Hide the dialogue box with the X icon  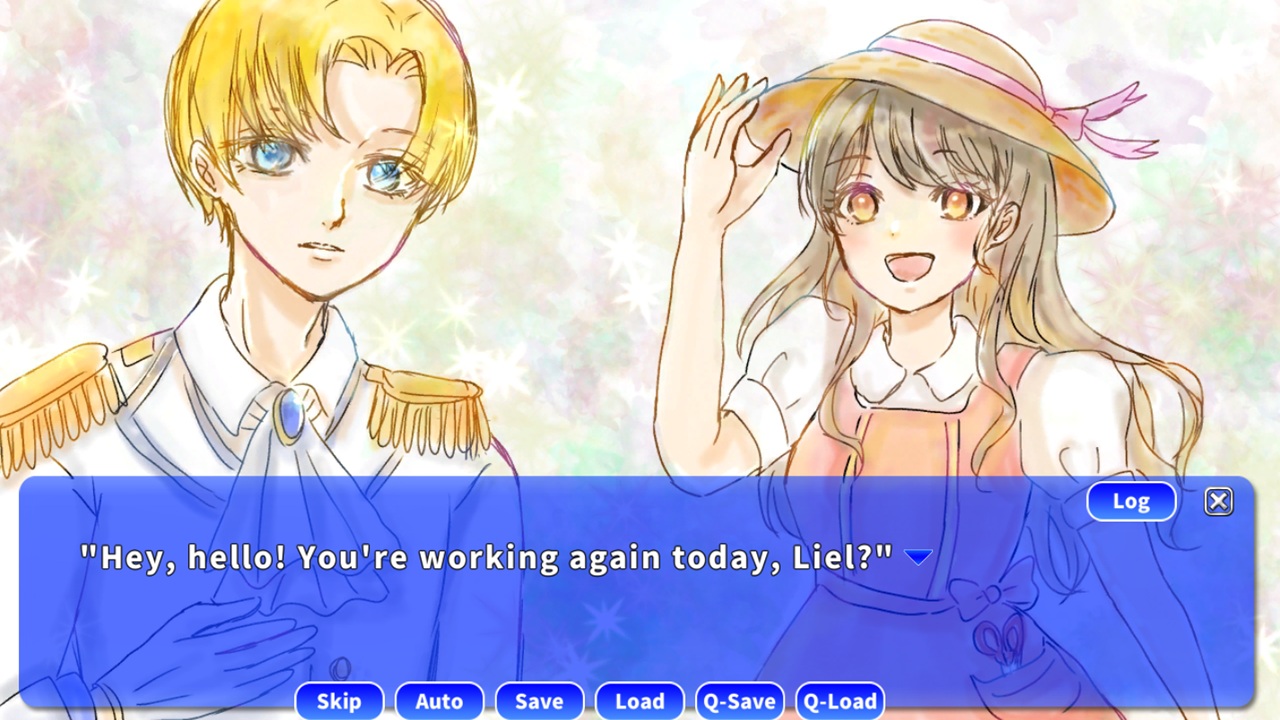1219,501
